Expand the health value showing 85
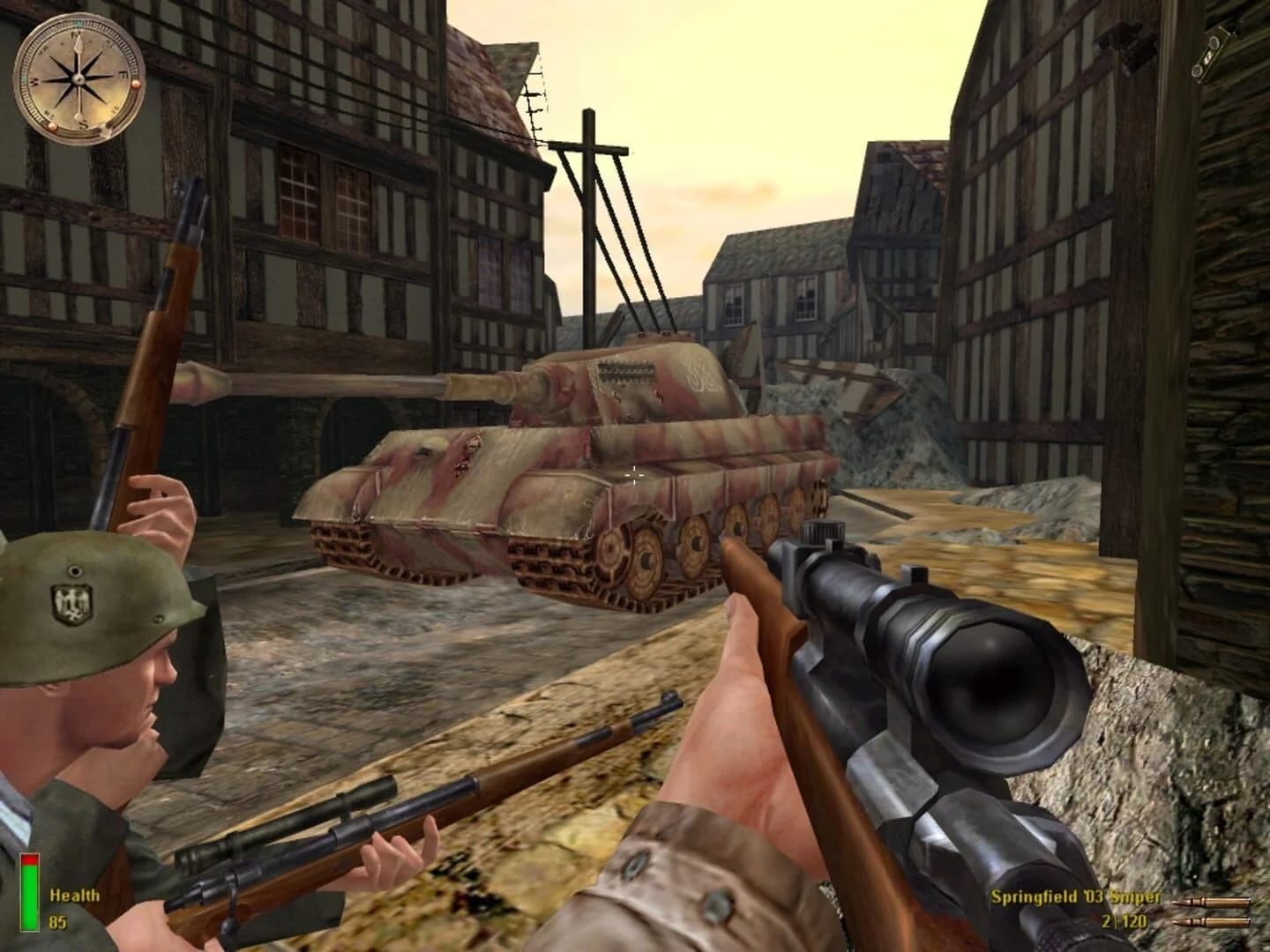This screenshot has width=1270, height=952. tap(56, 922)
